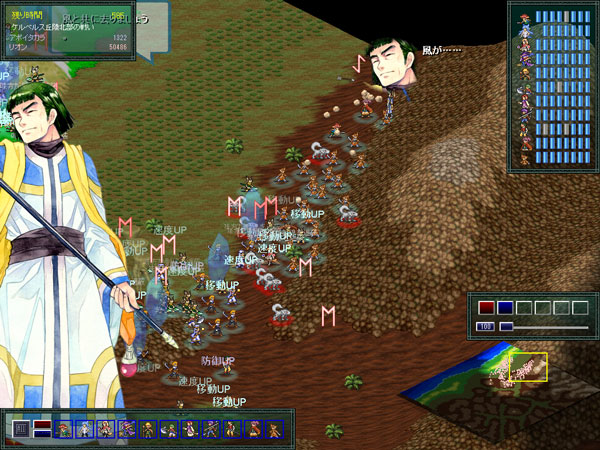Click the small red bar in bottom bar
The width and height of the screenshot is (600, 450).
click(x=42, y=424)
